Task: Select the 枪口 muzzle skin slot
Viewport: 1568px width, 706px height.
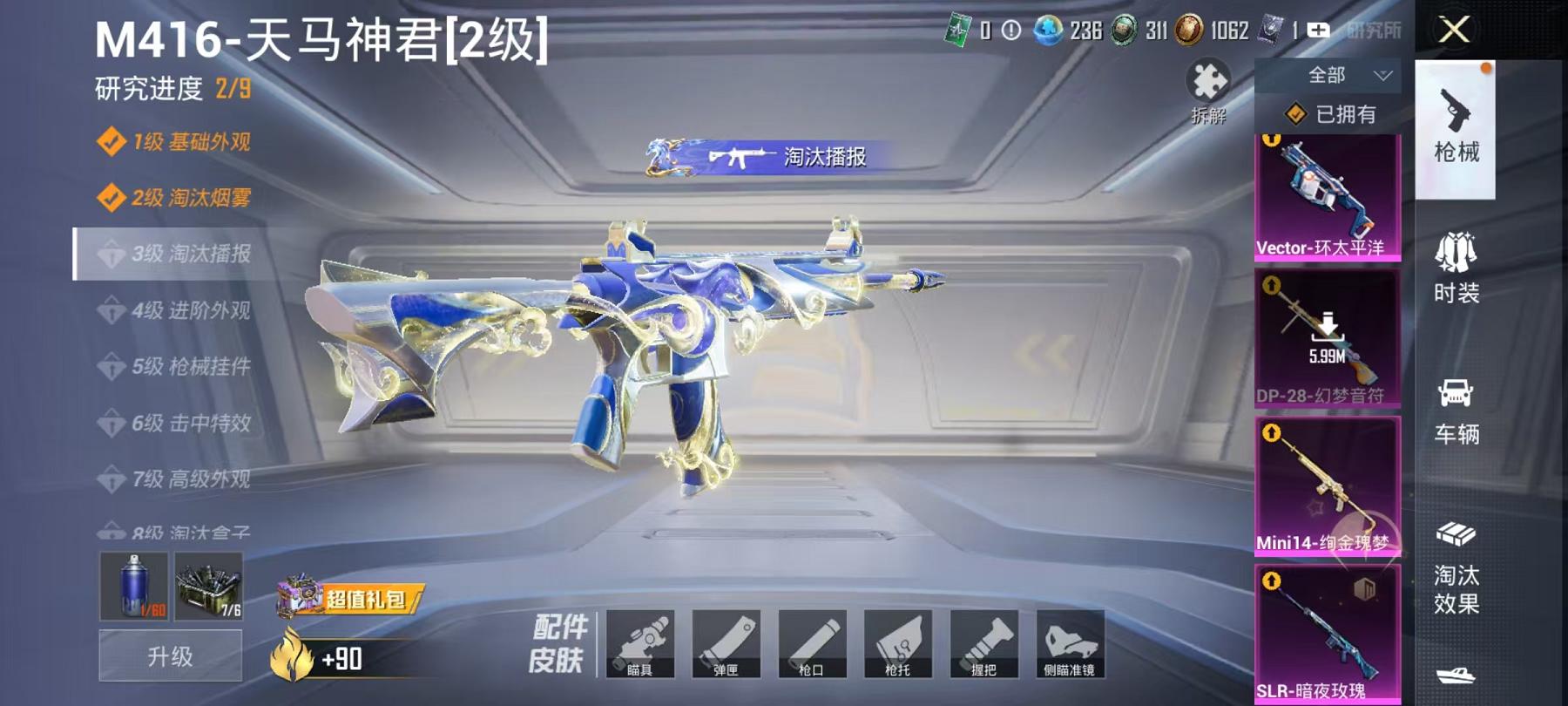Action: [814, 645]
